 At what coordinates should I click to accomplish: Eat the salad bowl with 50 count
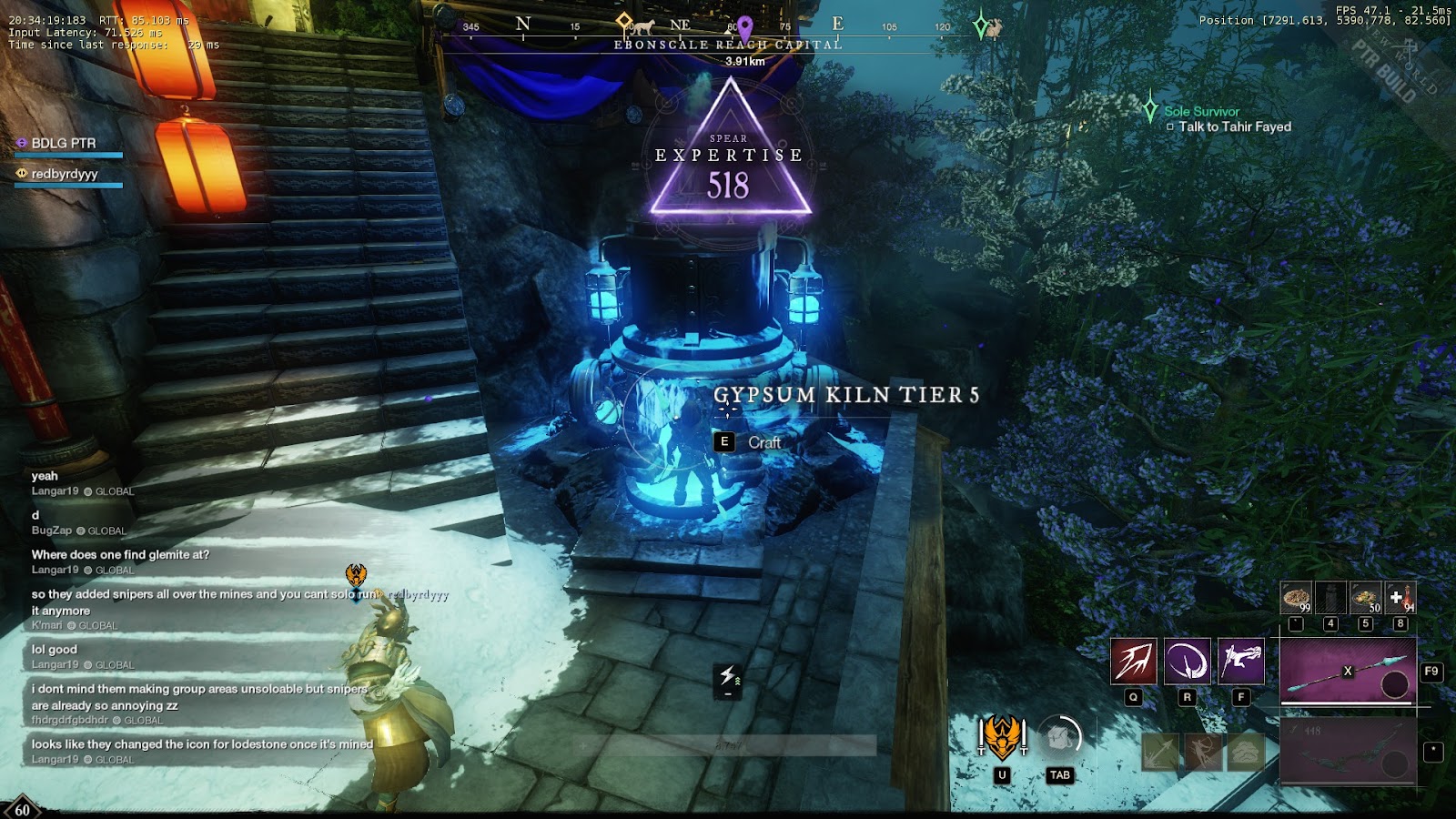coord(1366,598)
